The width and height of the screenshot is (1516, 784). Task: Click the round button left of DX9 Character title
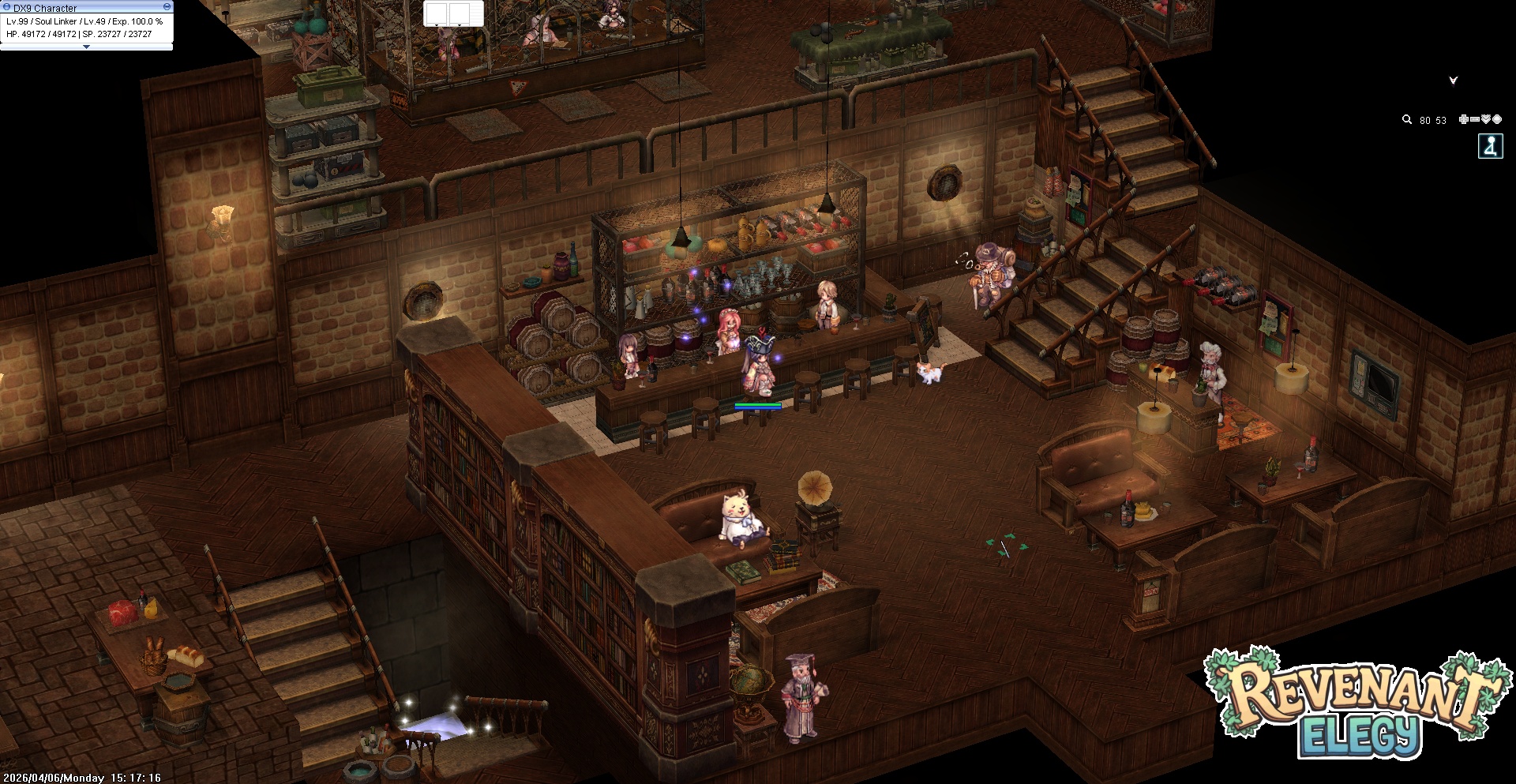tap(6, 7)
